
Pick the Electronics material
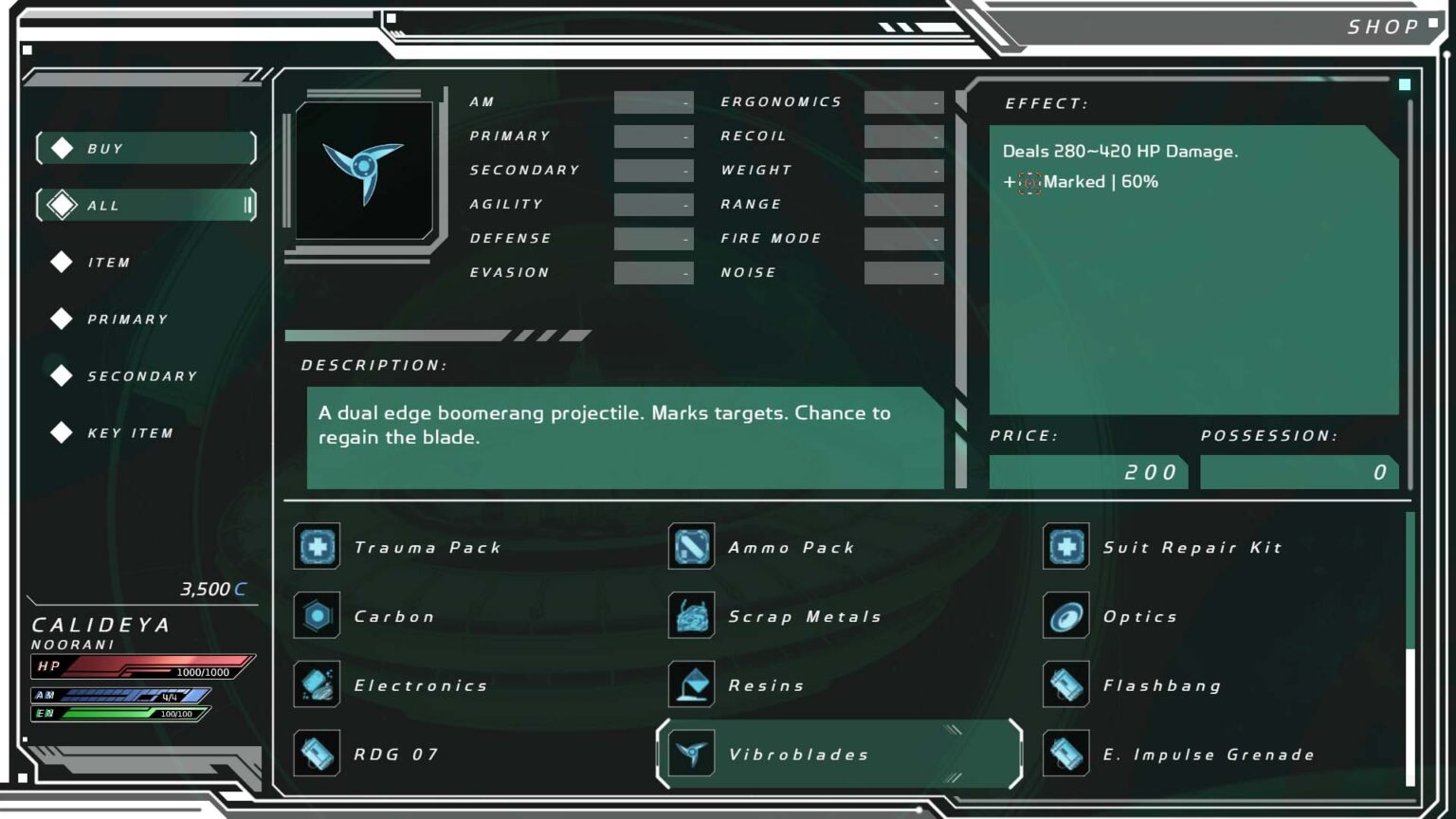420,686
